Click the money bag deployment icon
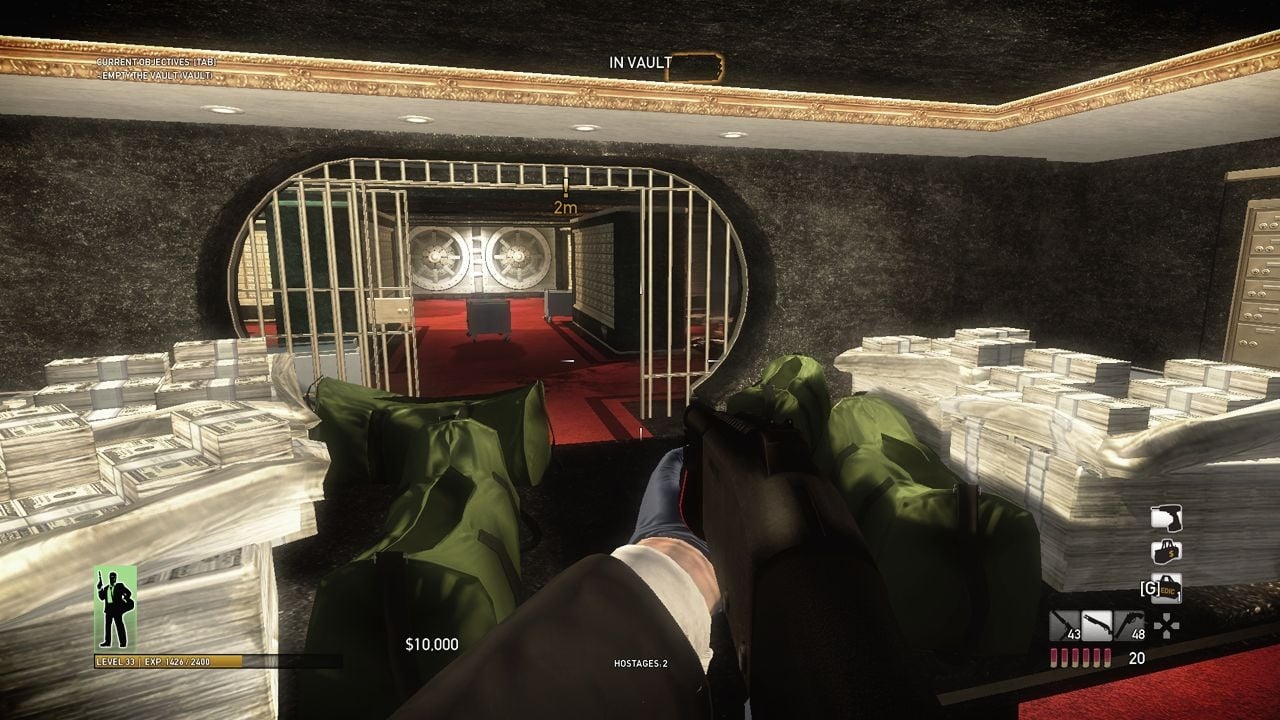The image size is (1280, 720). 1166,552
